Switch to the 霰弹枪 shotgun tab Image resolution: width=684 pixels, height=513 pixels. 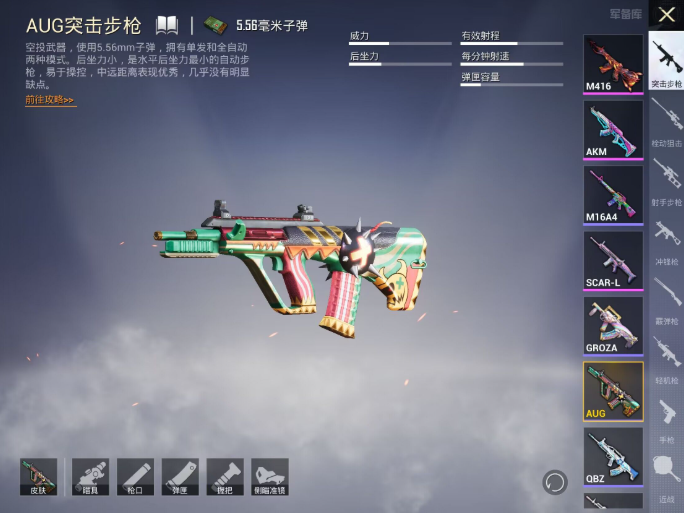[x=666, y=299]
